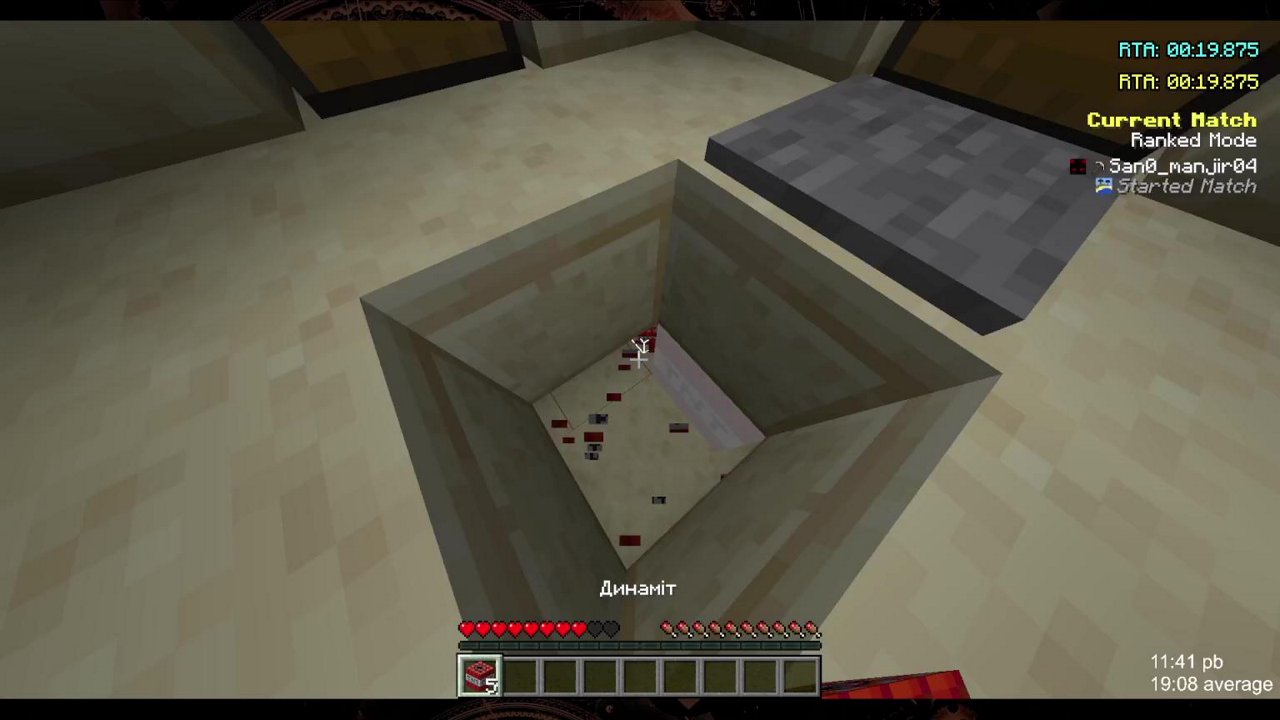Click the green experience bar
1280x720 pixels.
coord(640,645)
